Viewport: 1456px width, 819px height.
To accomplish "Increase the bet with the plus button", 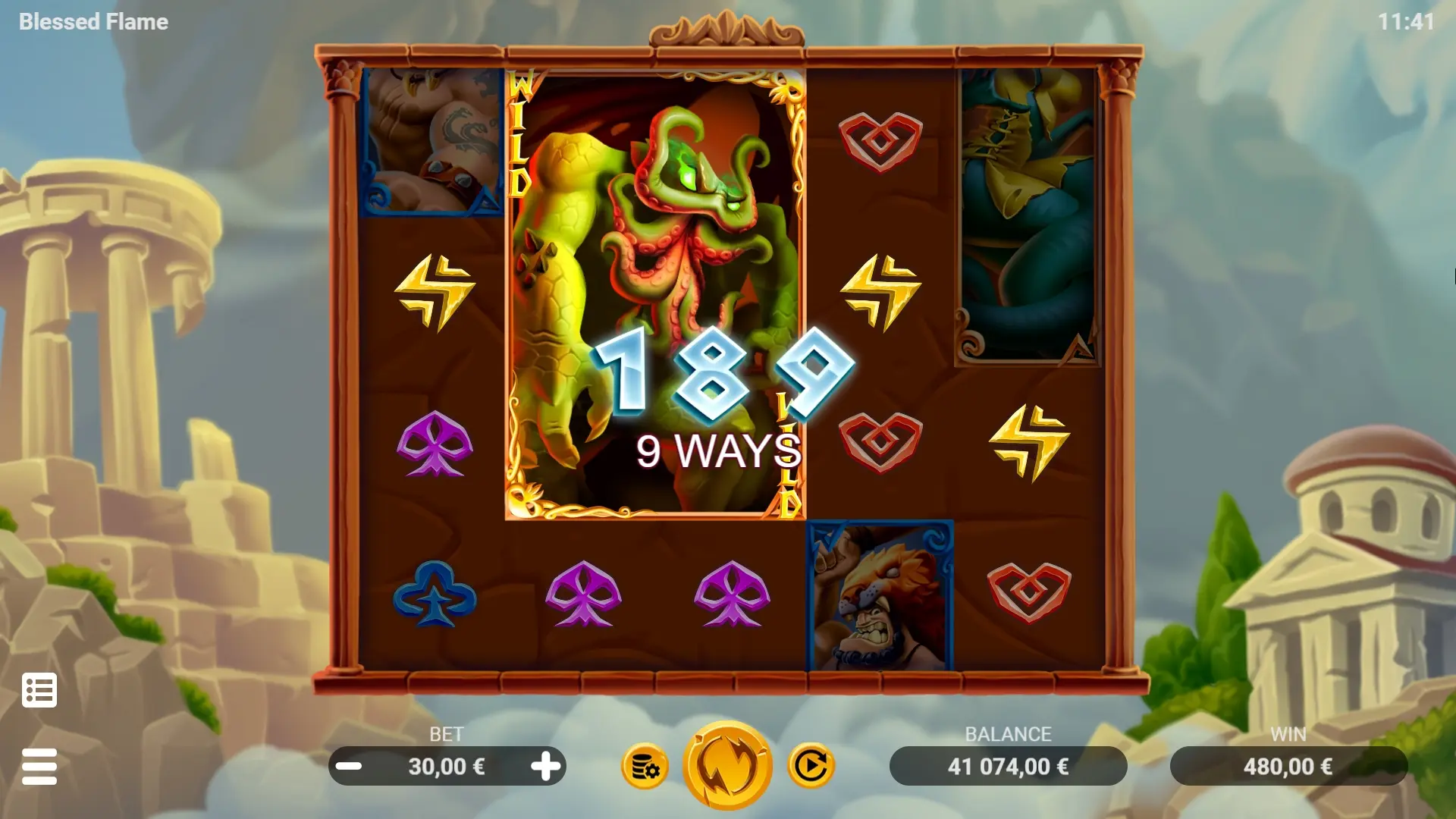I will click(545, 767).
